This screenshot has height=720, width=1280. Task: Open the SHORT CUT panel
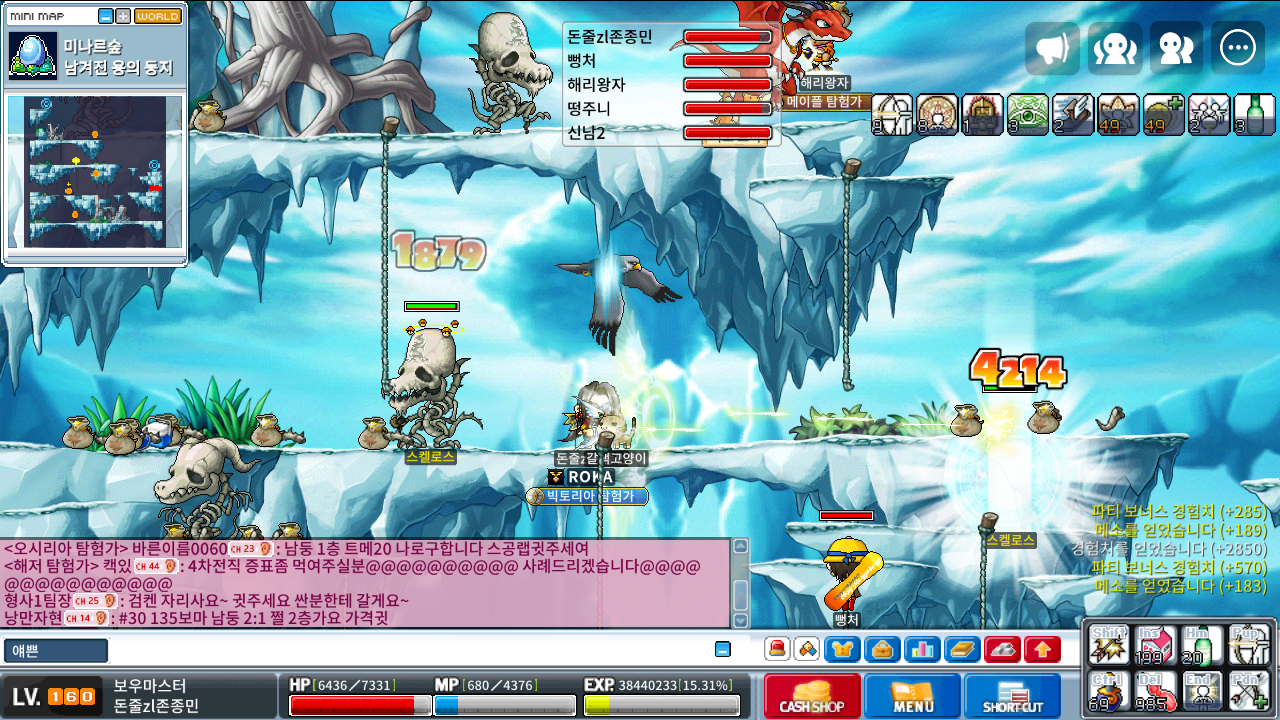coord(1012,695)
